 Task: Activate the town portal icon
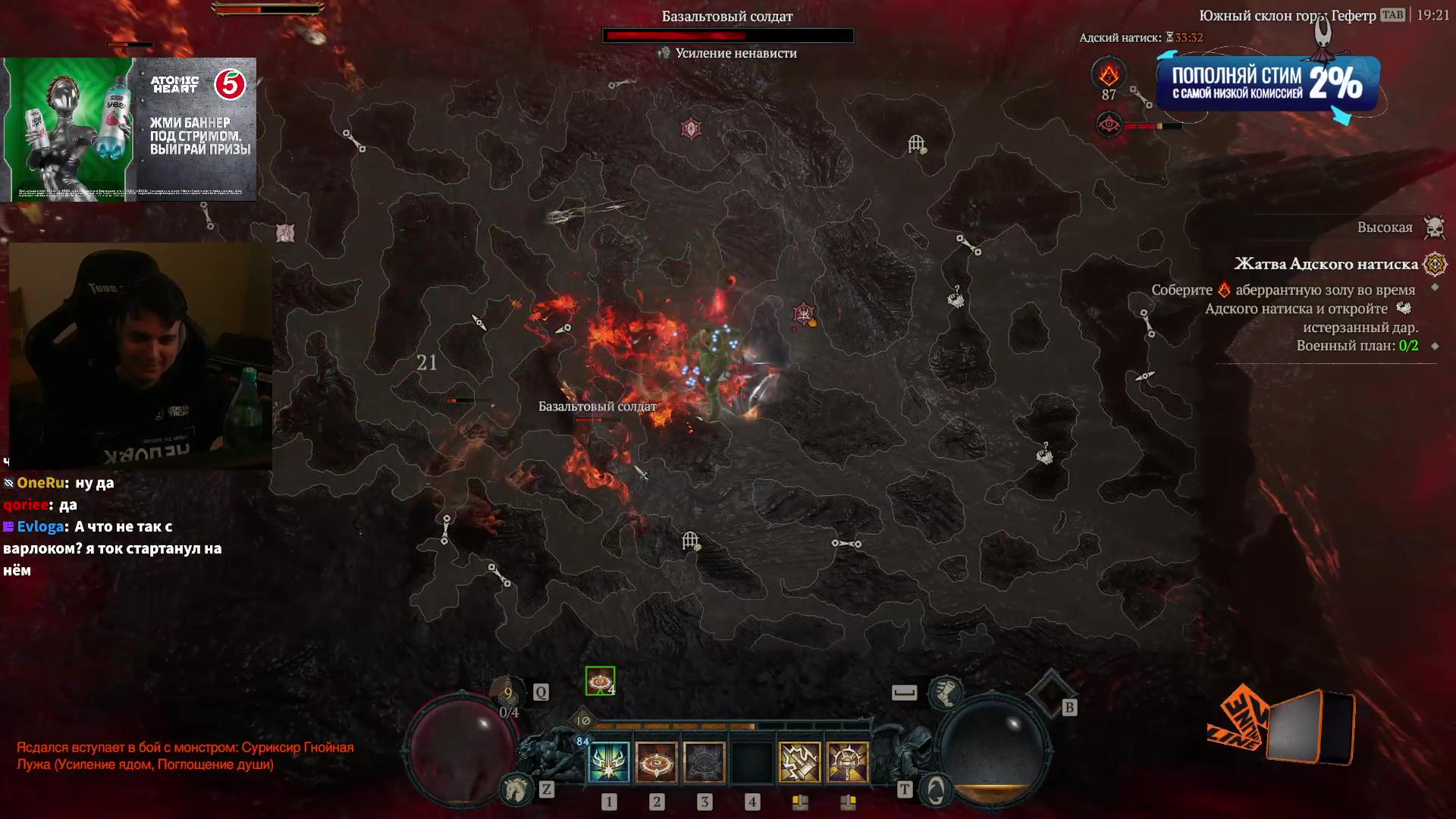[936, 790]
